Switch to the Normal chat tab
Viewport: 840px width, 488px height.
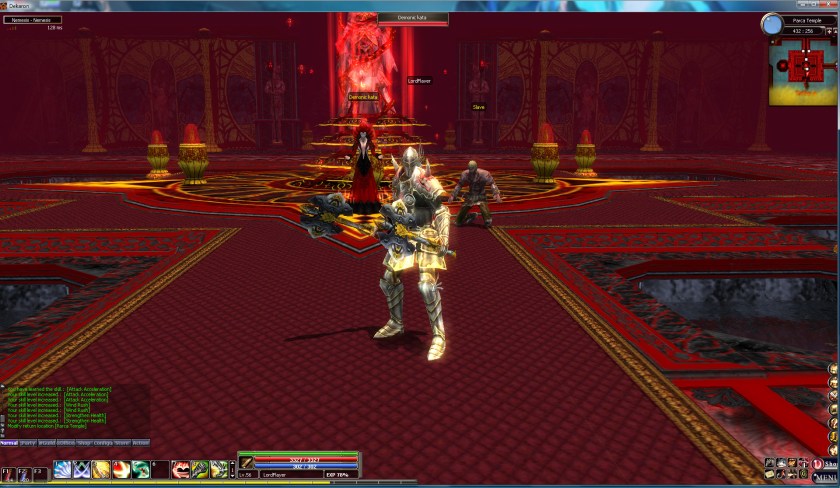(x=9, y=442)
